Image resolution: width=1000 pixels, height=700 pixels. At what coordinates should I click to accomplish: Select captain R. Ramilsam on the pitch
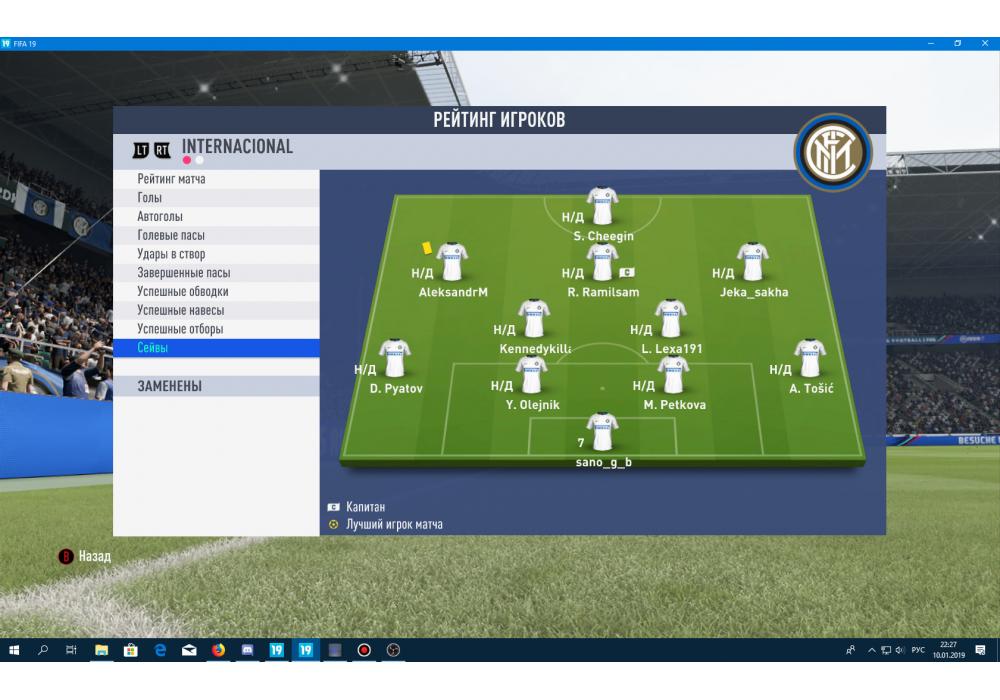[602, 263]
